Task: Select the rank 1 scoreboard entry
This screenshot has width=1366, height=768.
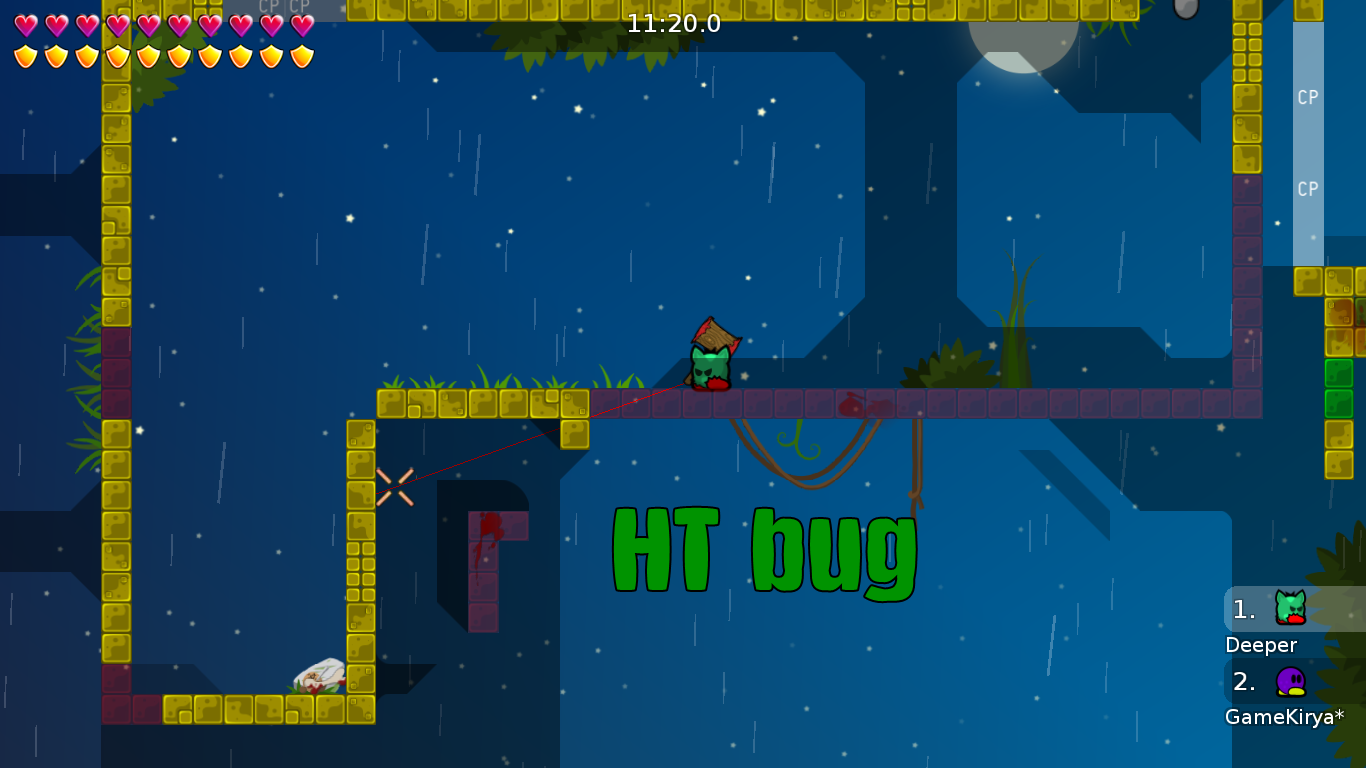Action: click(x=1243, y=606)
